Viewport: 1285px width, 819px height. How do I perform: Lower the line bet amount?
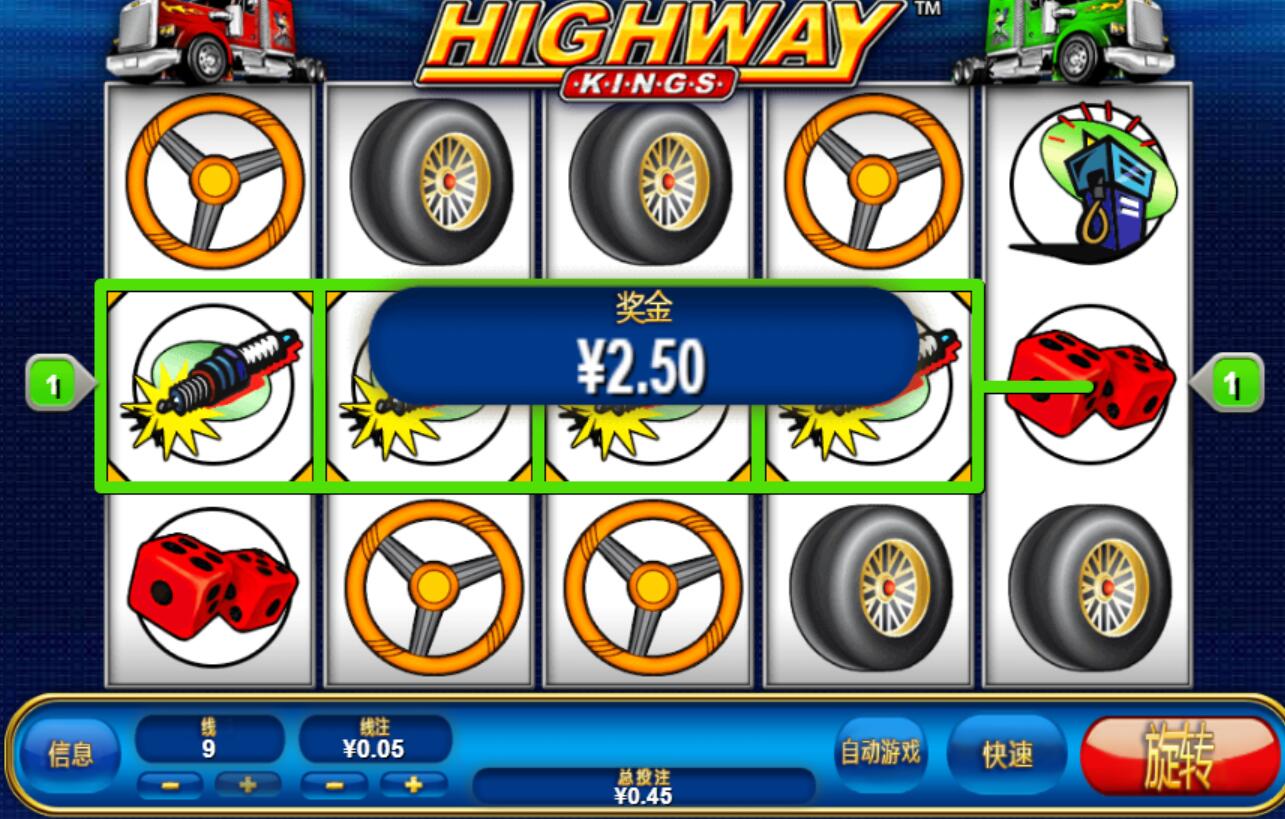(334, 786)
